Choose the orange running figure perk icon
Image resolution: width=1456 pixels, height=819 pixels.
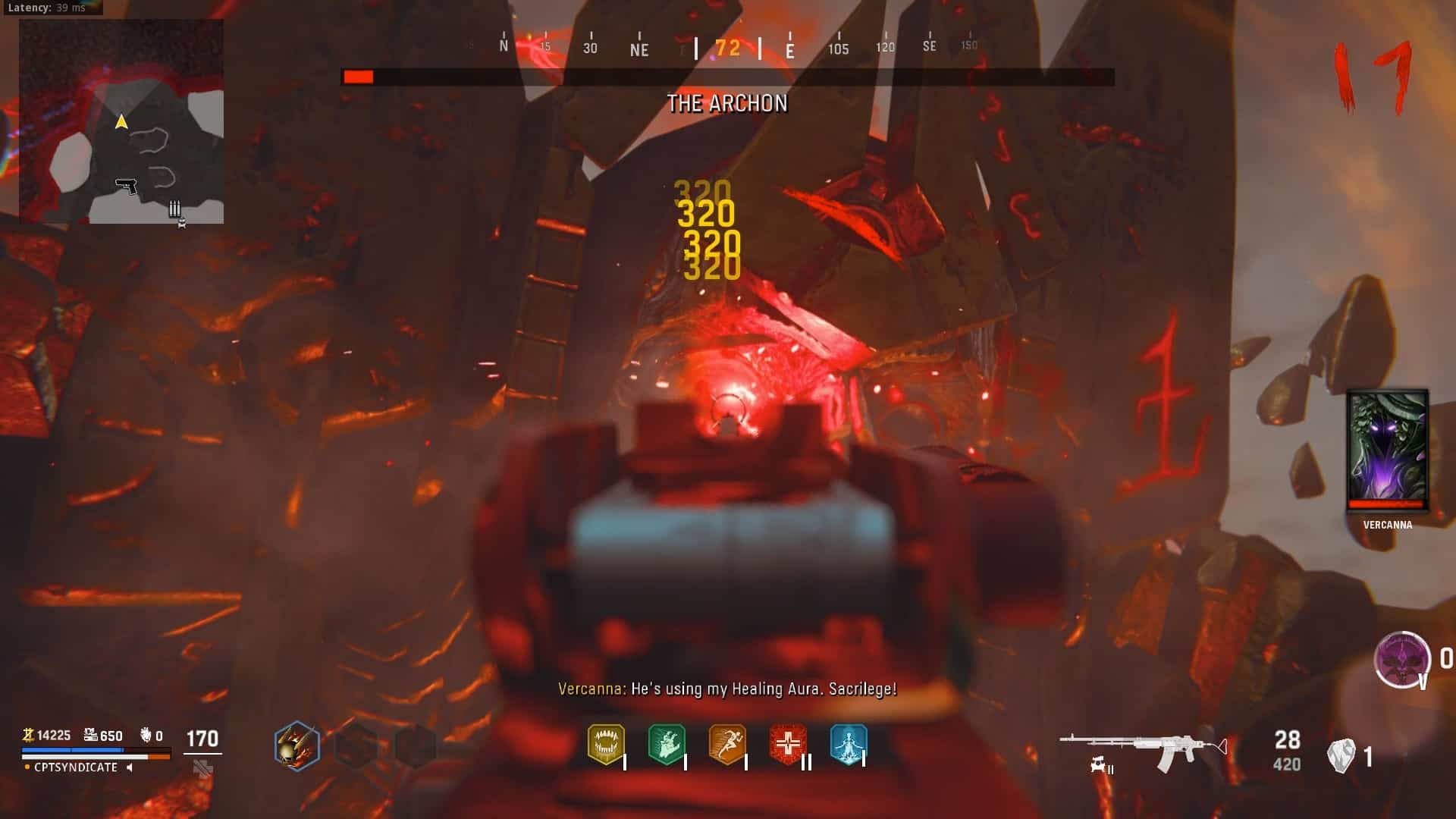click(x=727, y=744)
